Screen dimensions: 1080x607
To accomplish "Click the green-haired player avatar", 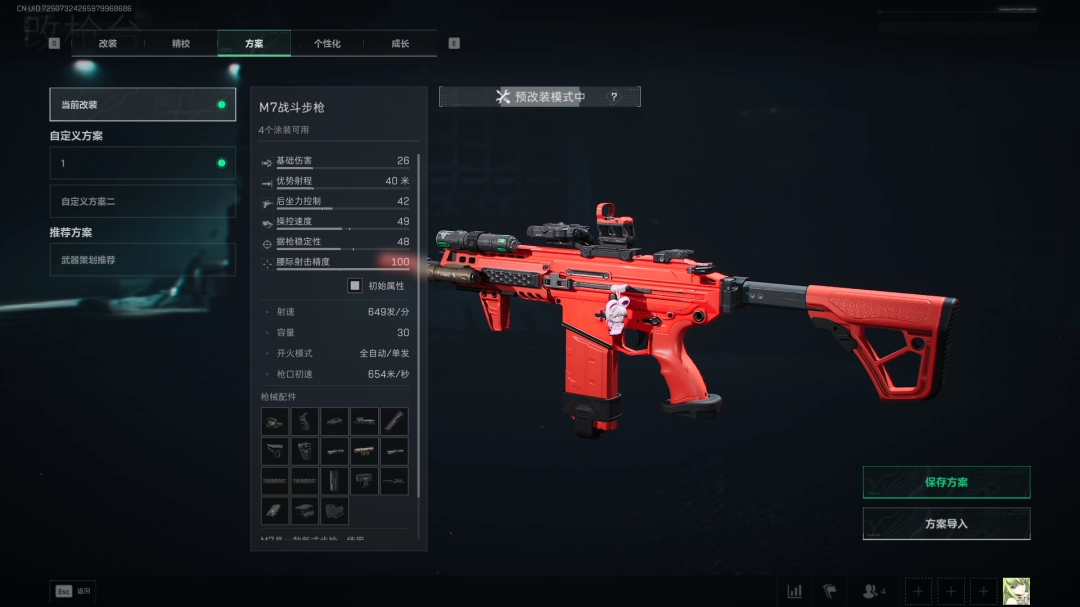I will pos(1016,591).
